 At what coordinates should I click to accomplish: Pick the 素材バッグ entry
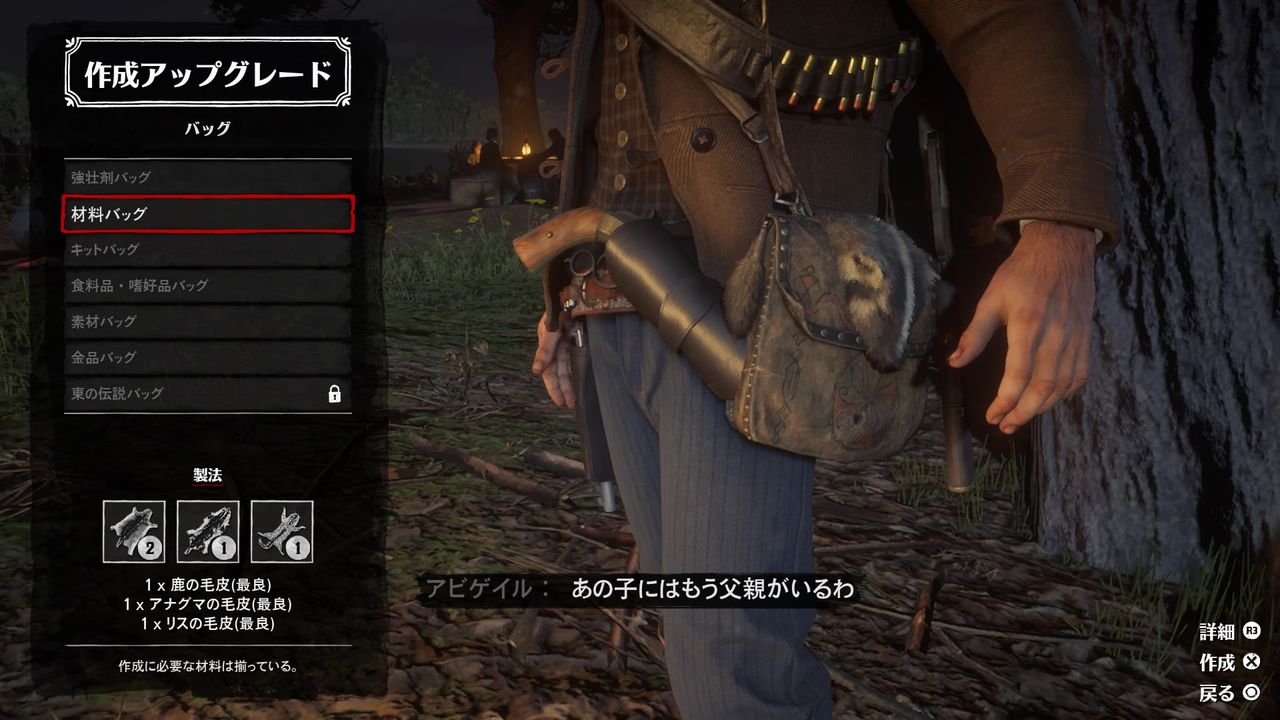[205, 321]
